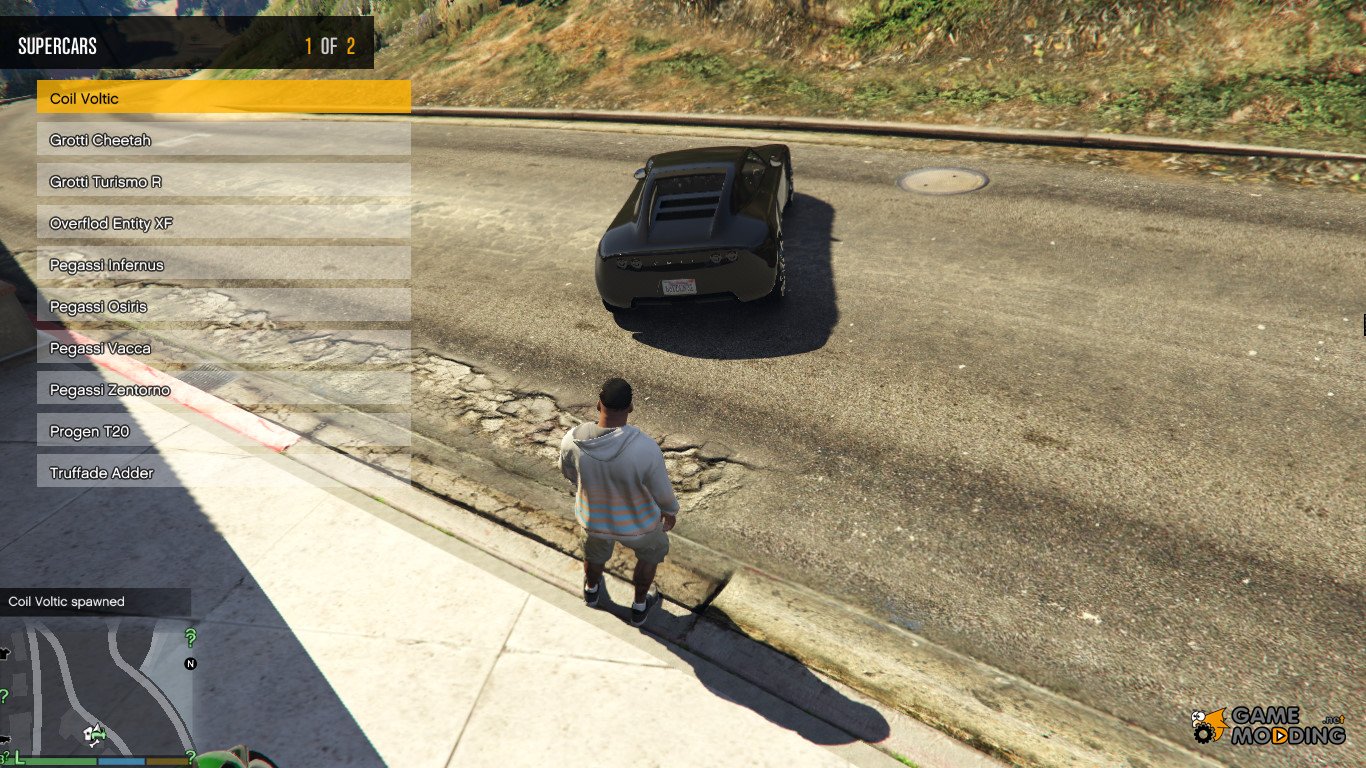Image resolution: width=1366 pixels, height=768 pixels.
Task: Click the black property icon on minimap's left side
Action: click(x=5, y=654)
